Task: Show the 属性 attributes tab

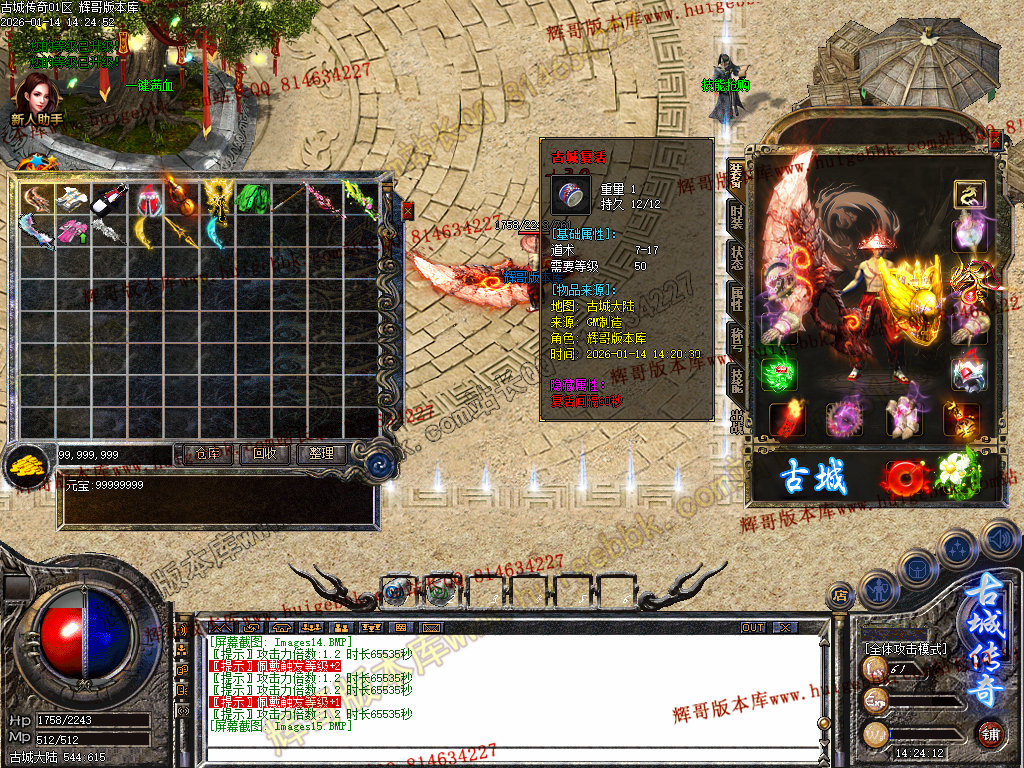Action: pos(737,297)
